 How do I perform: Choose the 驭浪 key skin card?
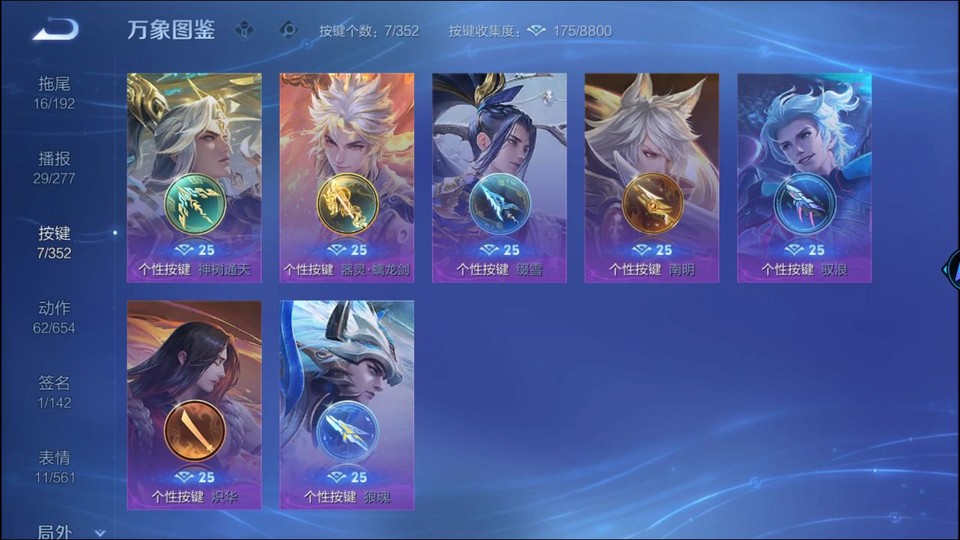pyautogui.click(x=804, y=178)
